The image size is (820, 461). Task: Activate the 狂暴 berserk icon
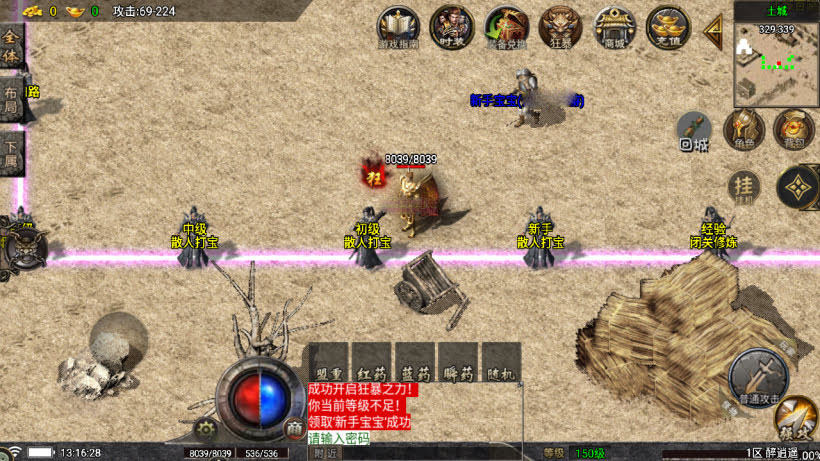pos(559,27)
